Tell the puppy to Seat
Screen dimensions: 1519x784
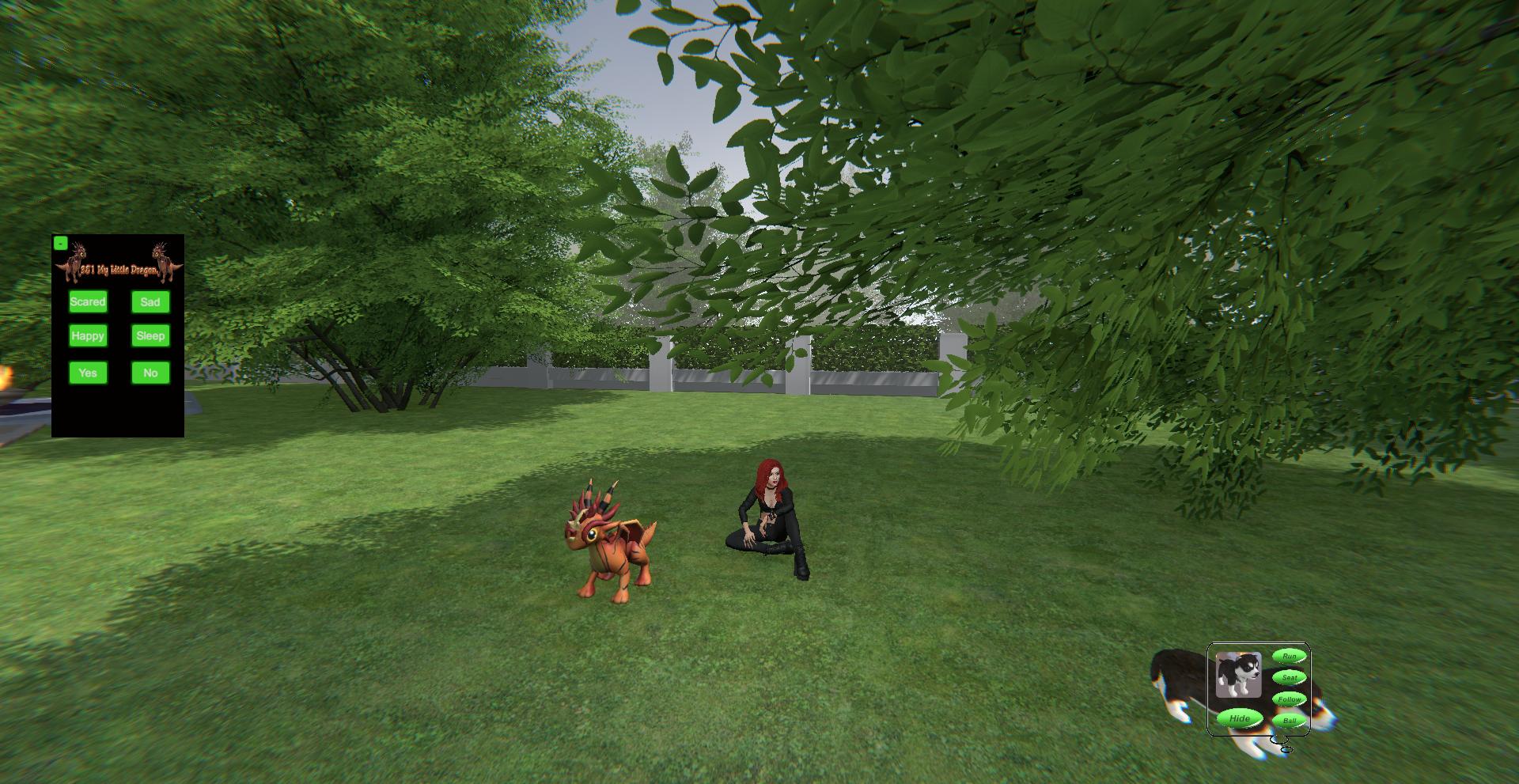coord(1289,677)
